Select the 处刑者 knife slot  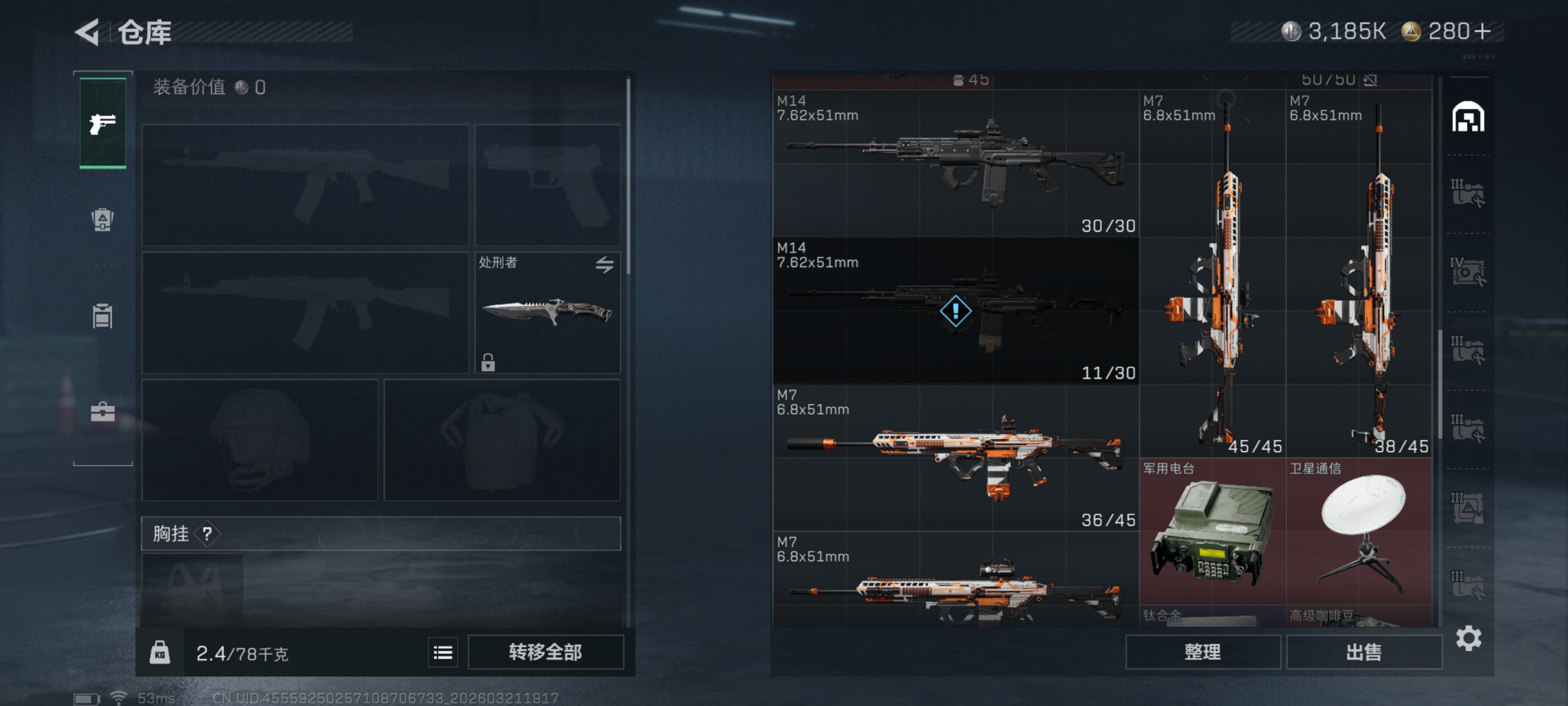[x=547, y=312]
